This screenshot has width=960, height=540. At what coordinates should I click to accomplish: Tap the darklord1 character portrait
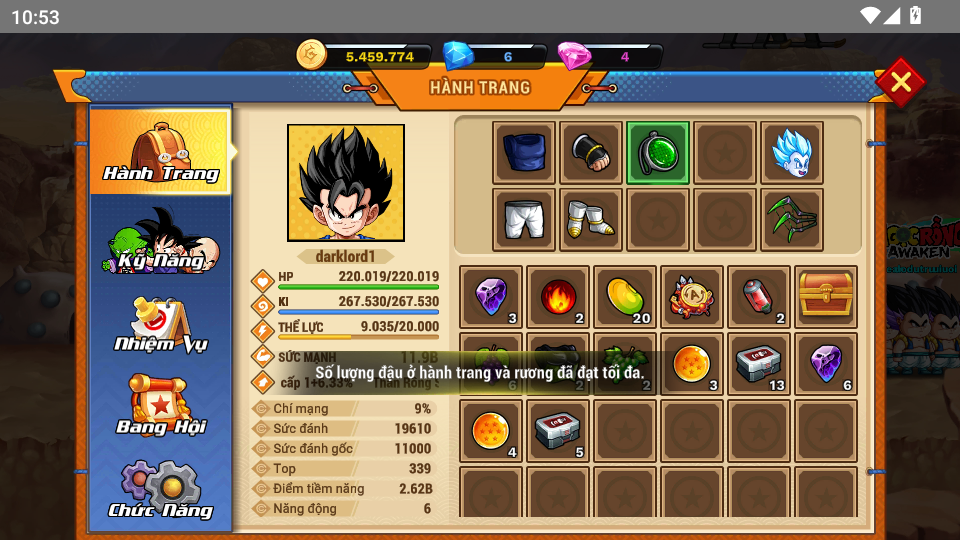click(x=346, y=183)
